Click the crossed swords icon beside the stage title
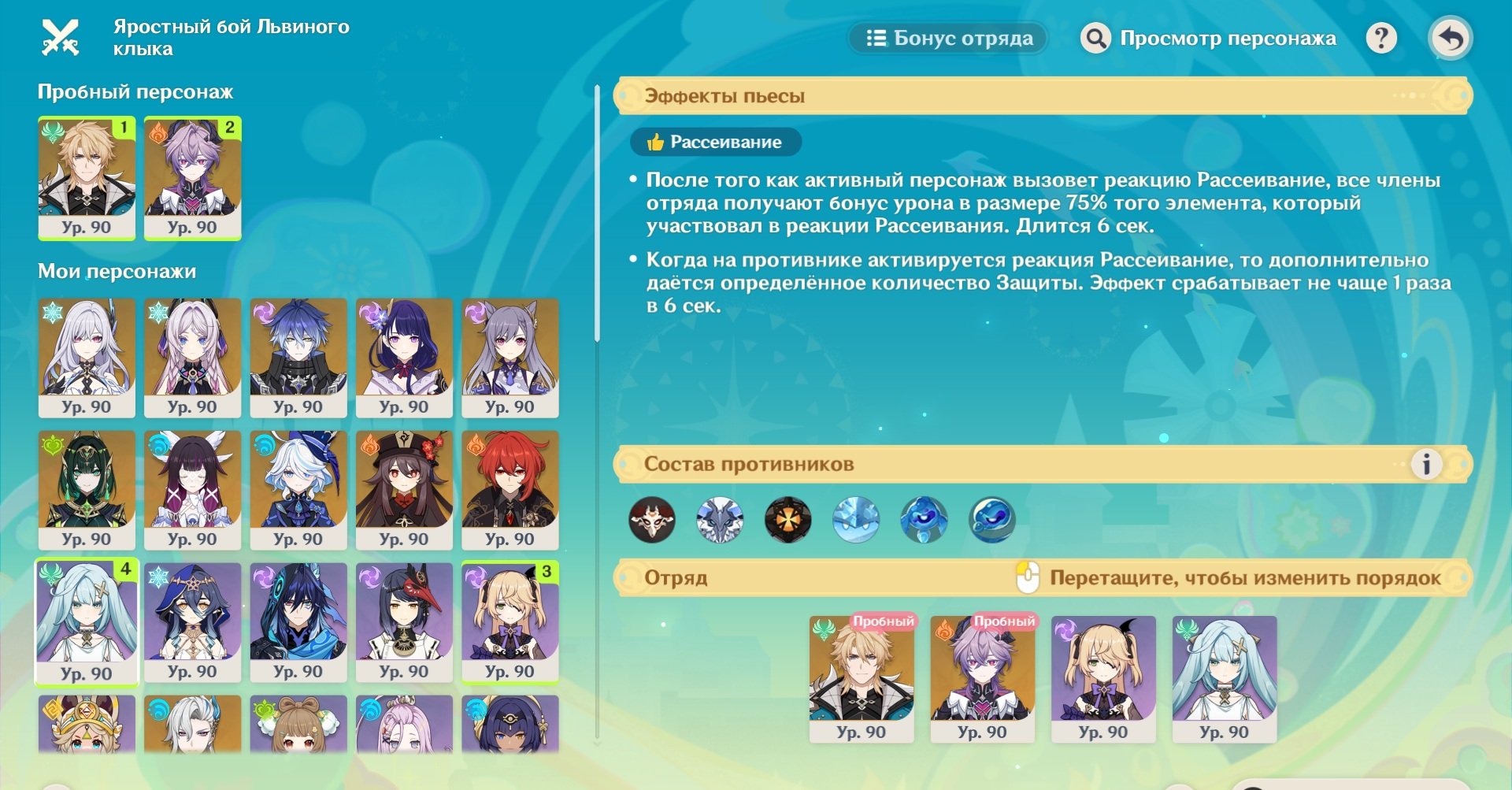Screen dimensions: 1512x790 pos(61,36)
